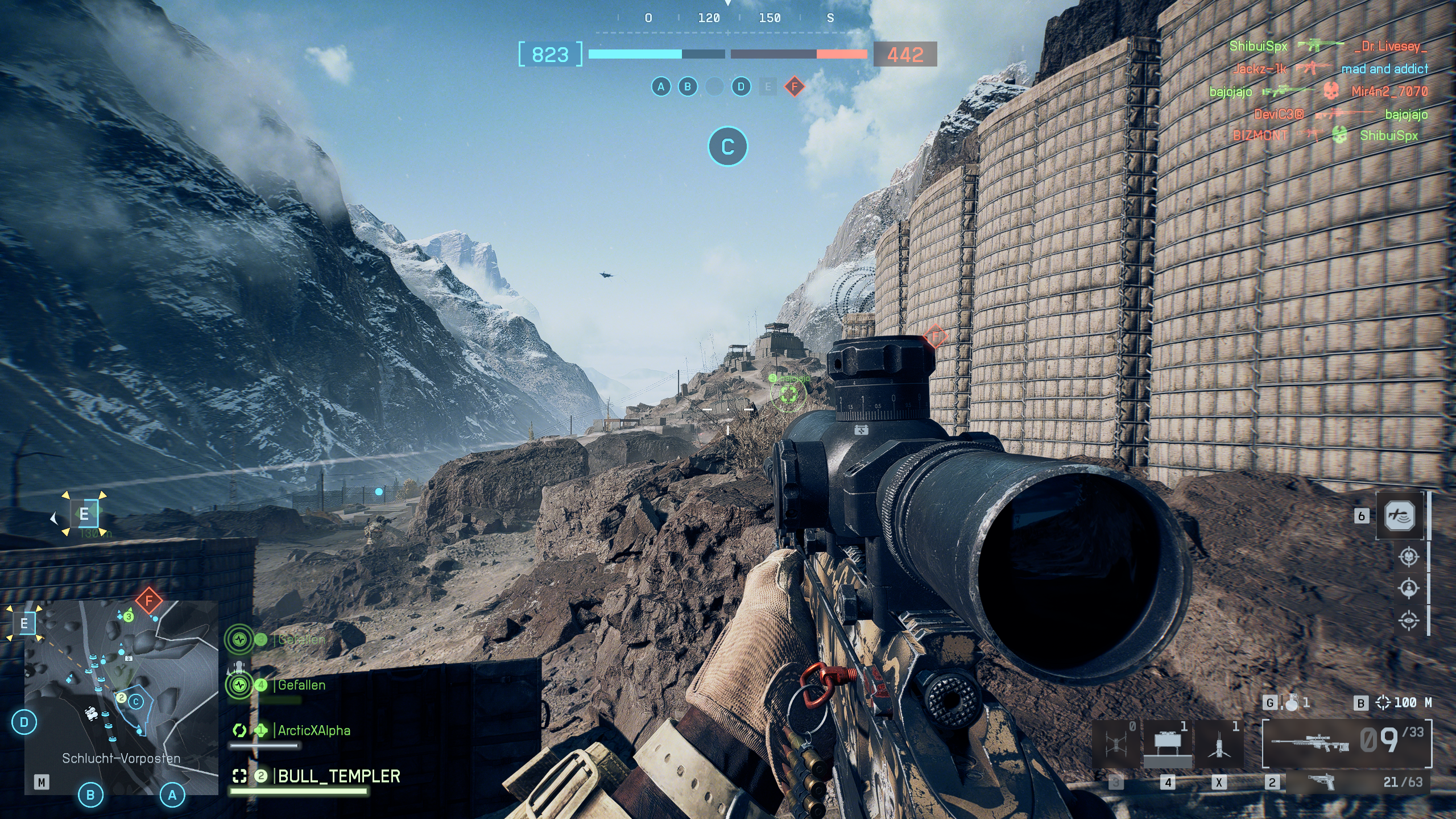Select the claymore mine gadget slot
Screen dimensions: 1456x819
[1167, 743]
